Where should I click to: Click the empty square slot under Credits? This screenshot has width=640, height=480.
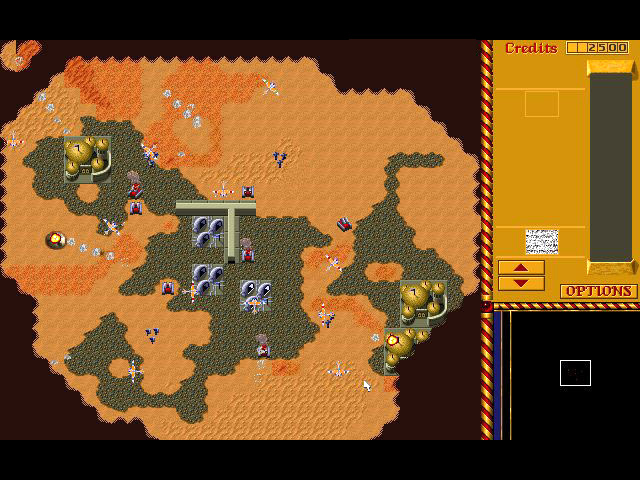(541, 104)
